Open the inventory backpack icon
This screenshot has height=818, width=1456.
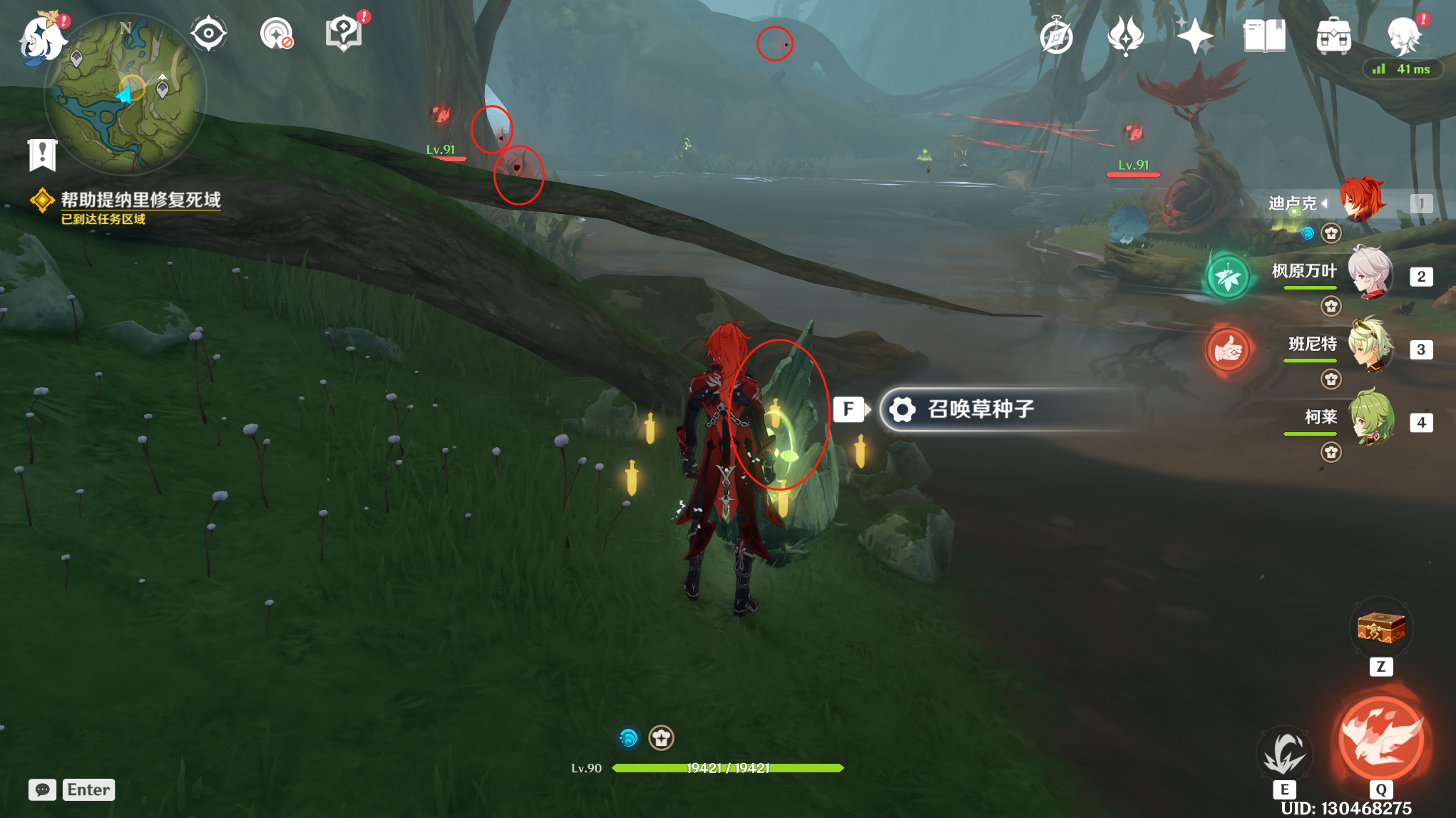(x=1333, y=36)
